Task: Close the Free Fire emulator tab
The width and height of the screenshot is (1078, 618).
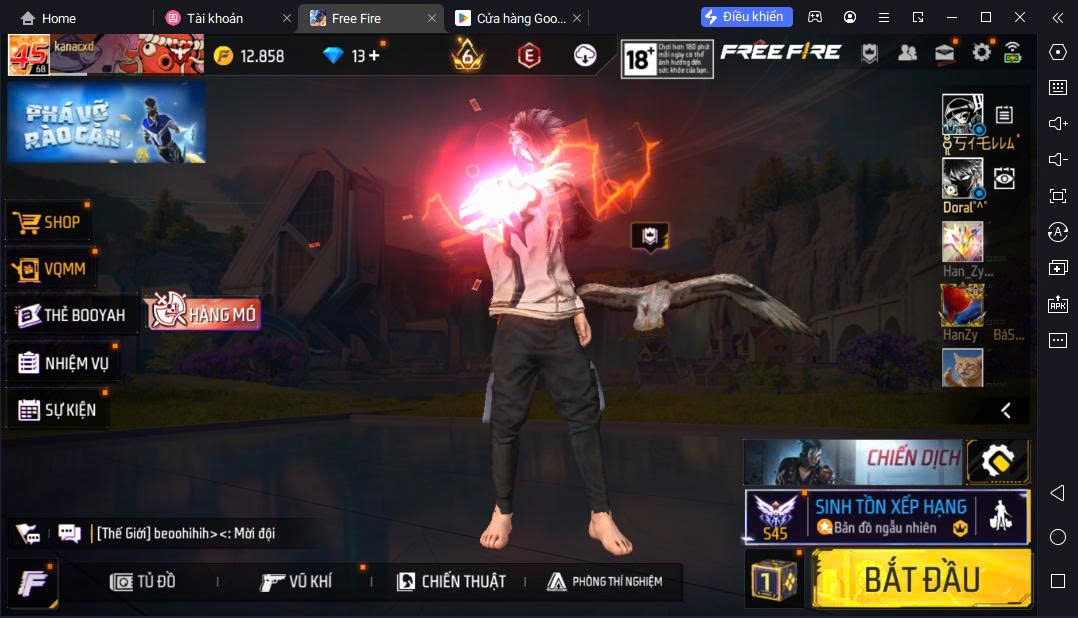Action: (432, 18)
